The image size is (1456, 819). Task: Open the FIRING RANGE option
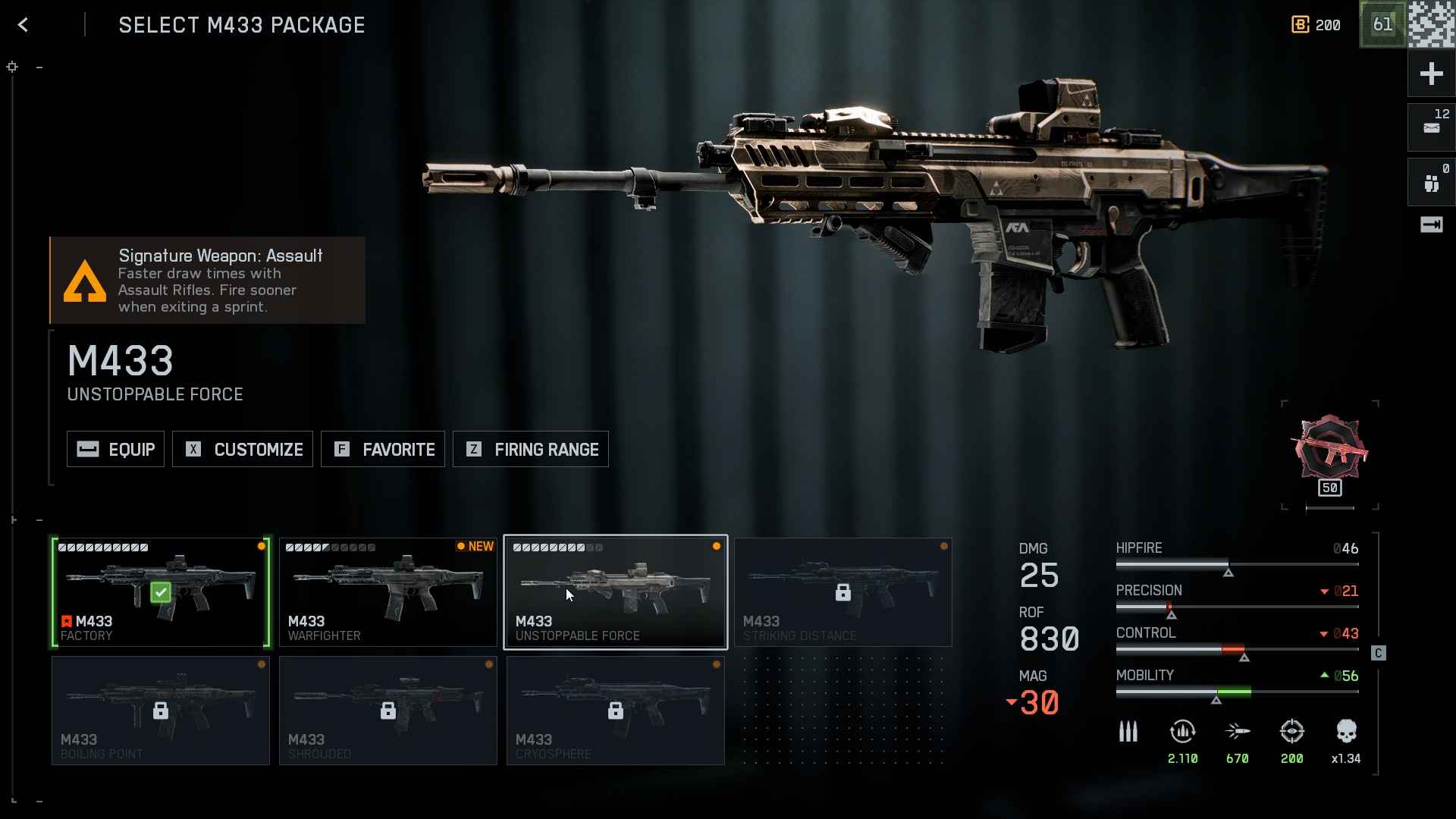(x=530, y=449)
